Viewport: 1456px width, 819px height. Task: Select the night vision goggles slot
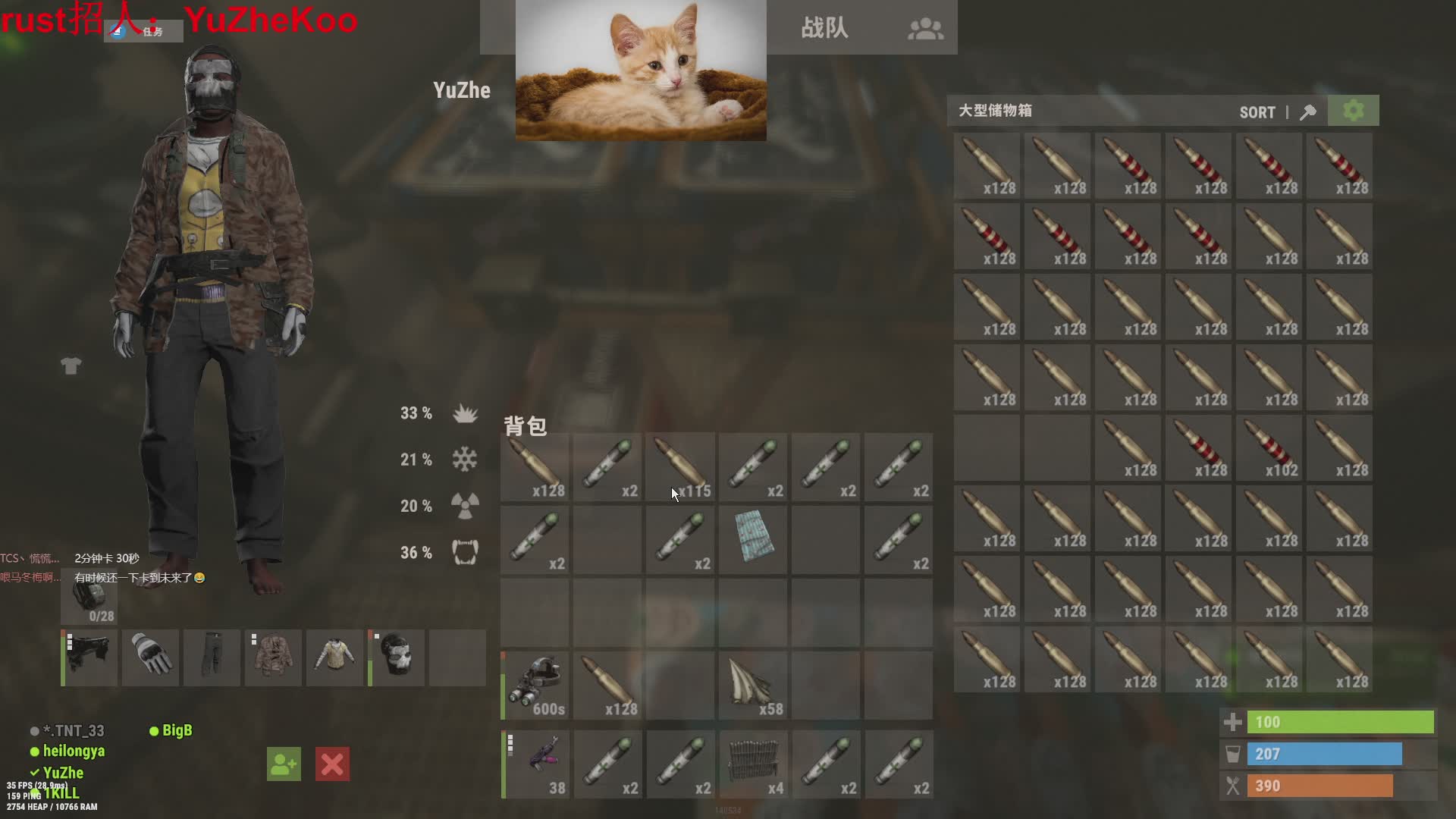coord(535,685)
